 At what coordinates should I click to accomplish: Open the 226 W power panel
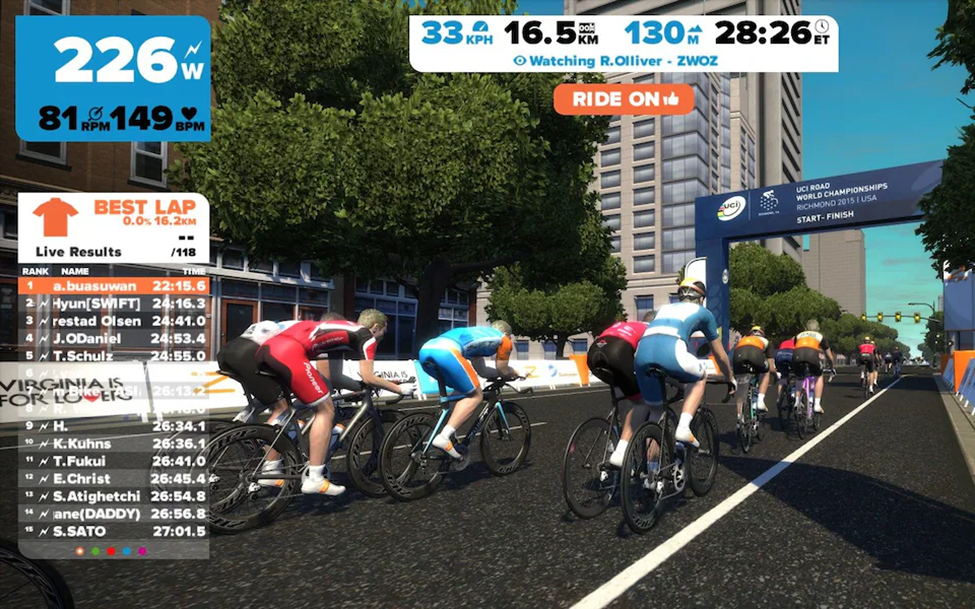[113, 78]
